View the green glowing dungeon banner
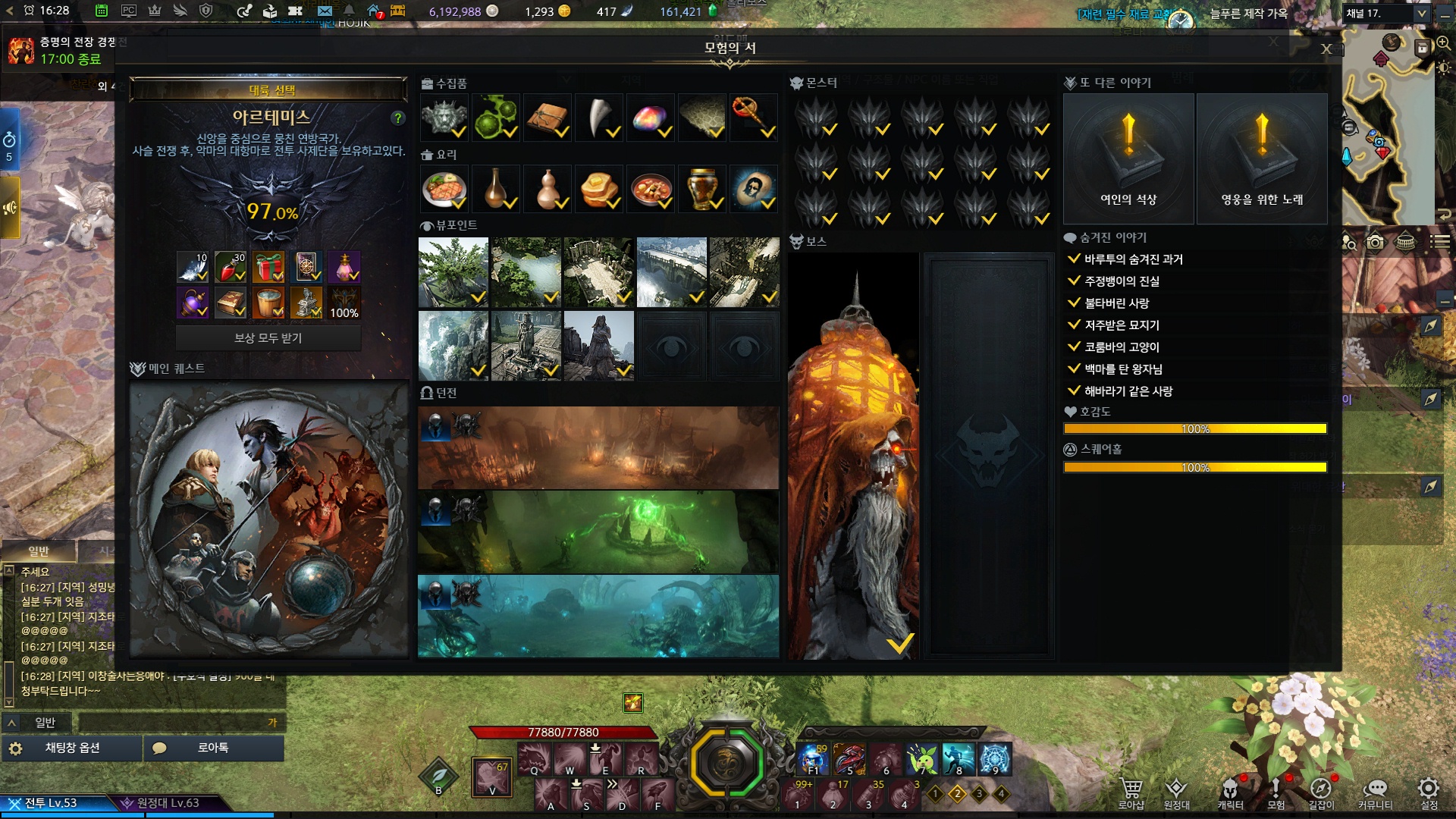This screenshot has width=1456, height=819. pos(598,532)
